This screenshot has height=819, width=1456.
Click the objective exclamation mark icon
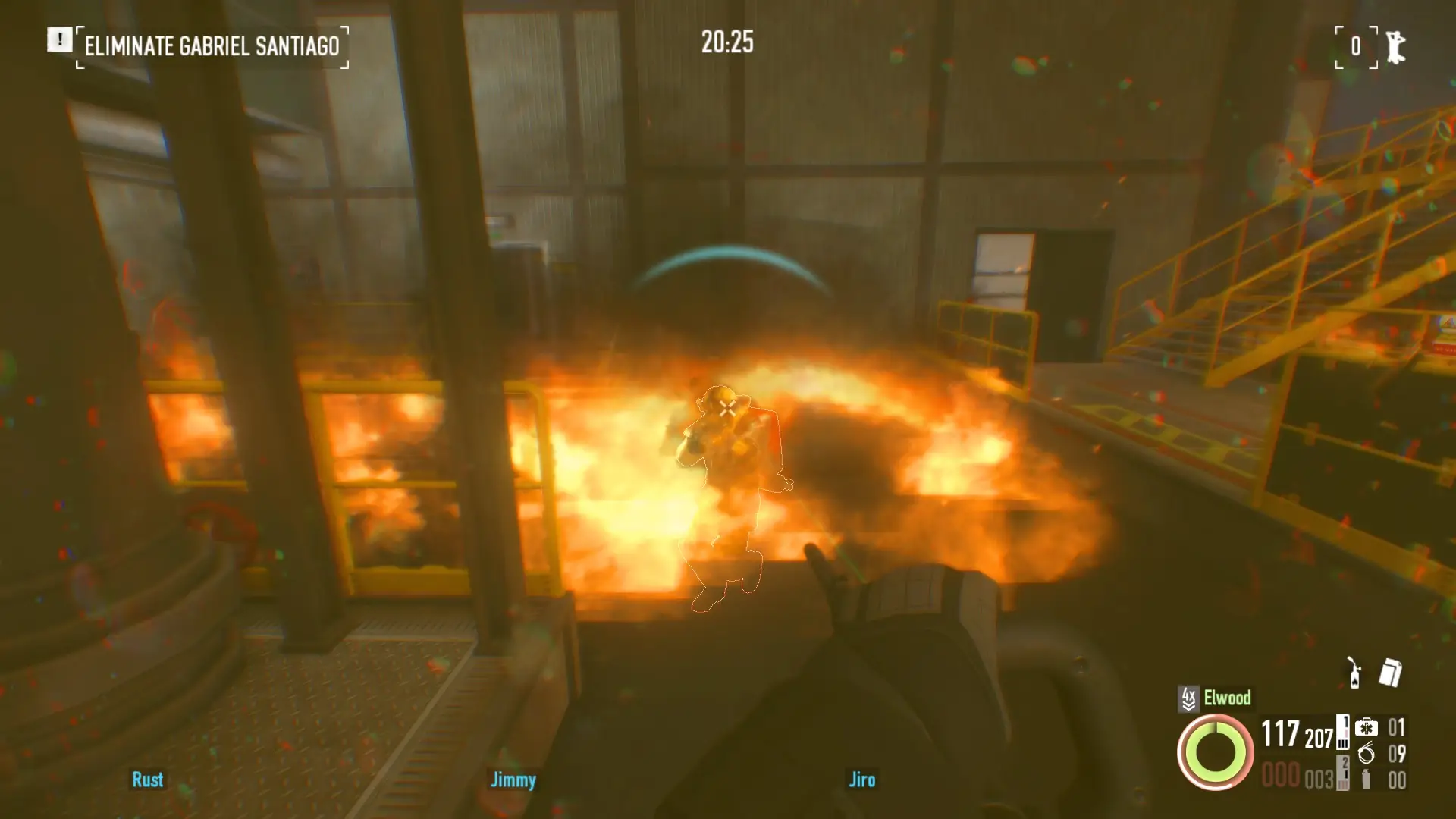(x=59, y=39)
